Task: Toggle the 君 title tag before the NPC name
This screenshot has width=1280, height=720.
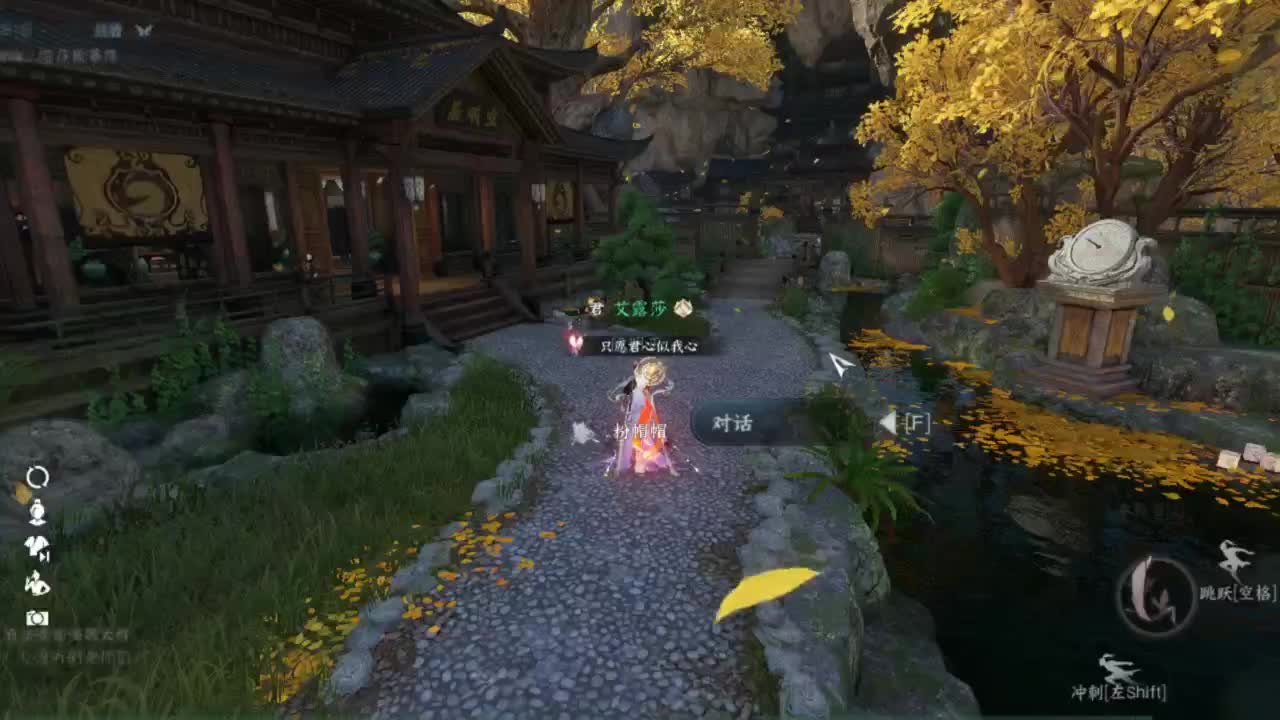Action: pyautogui.click(x=597, y=310)
